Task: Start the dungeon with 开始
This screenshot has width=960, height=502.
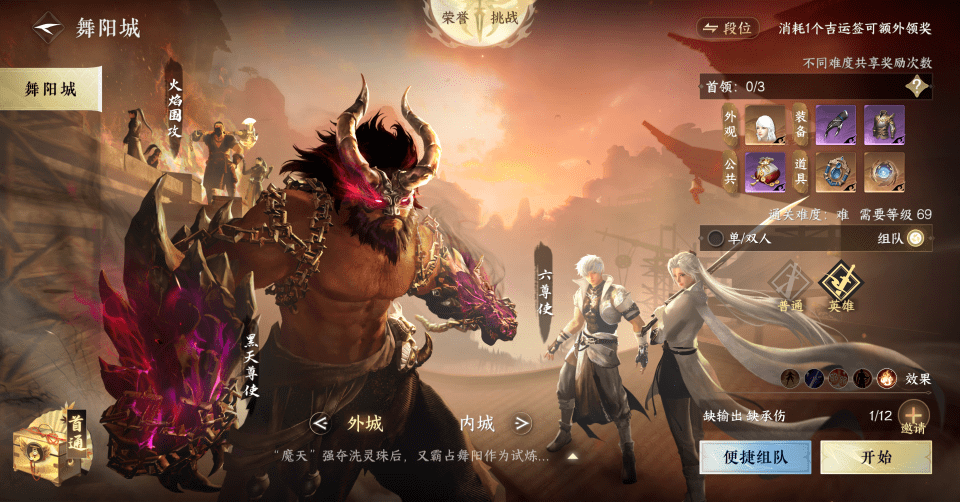Action: (x=868, y=457)
